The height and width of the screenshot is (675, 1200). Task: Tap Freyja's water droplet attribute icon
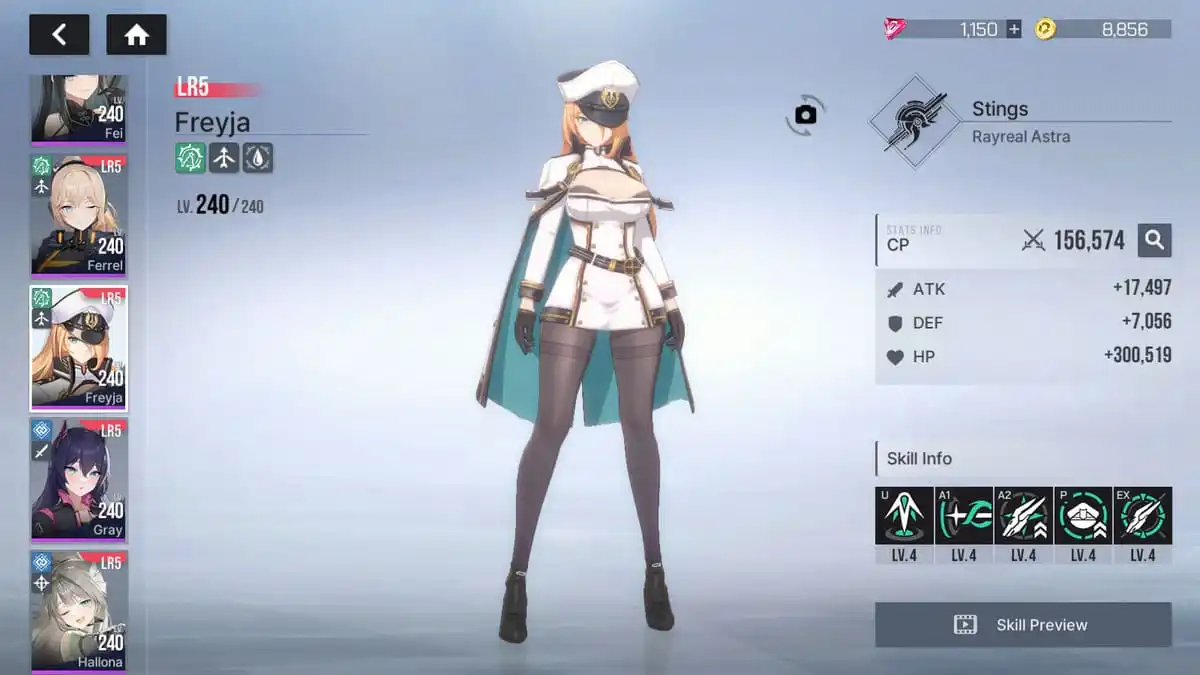click(258, 157)
